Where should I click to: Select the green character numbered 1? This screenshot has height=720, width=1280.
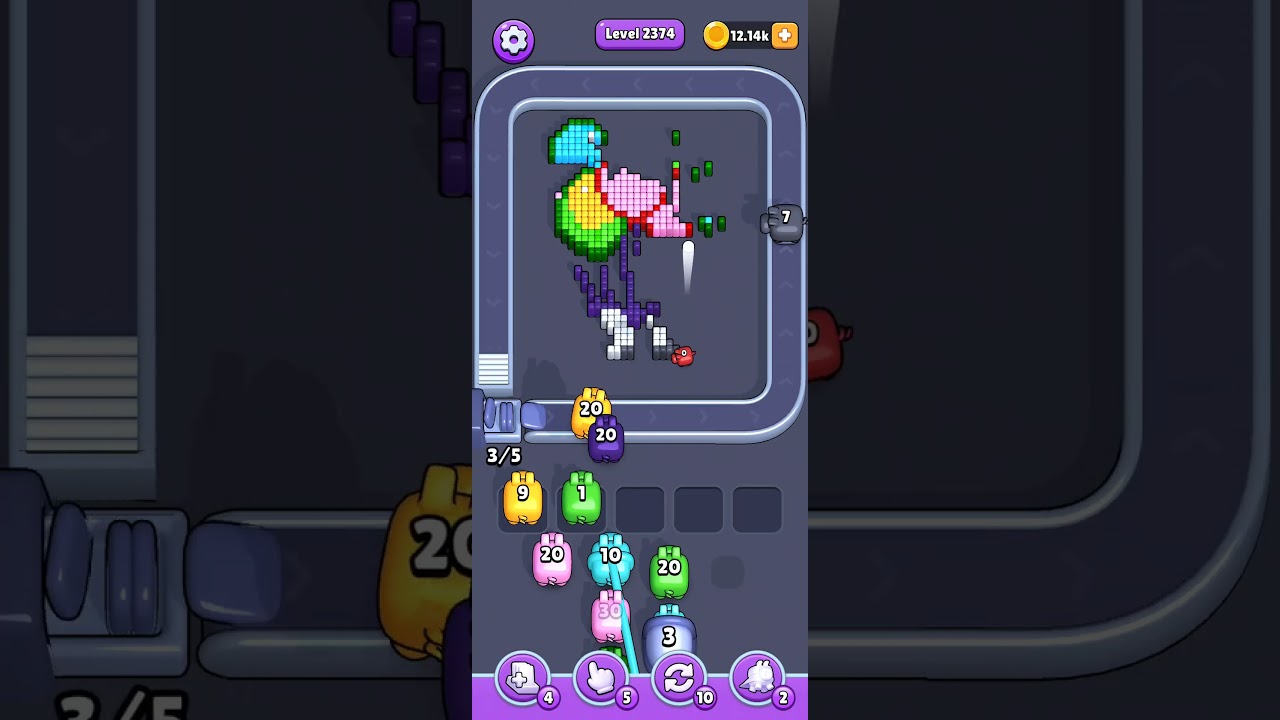(581, 497)
